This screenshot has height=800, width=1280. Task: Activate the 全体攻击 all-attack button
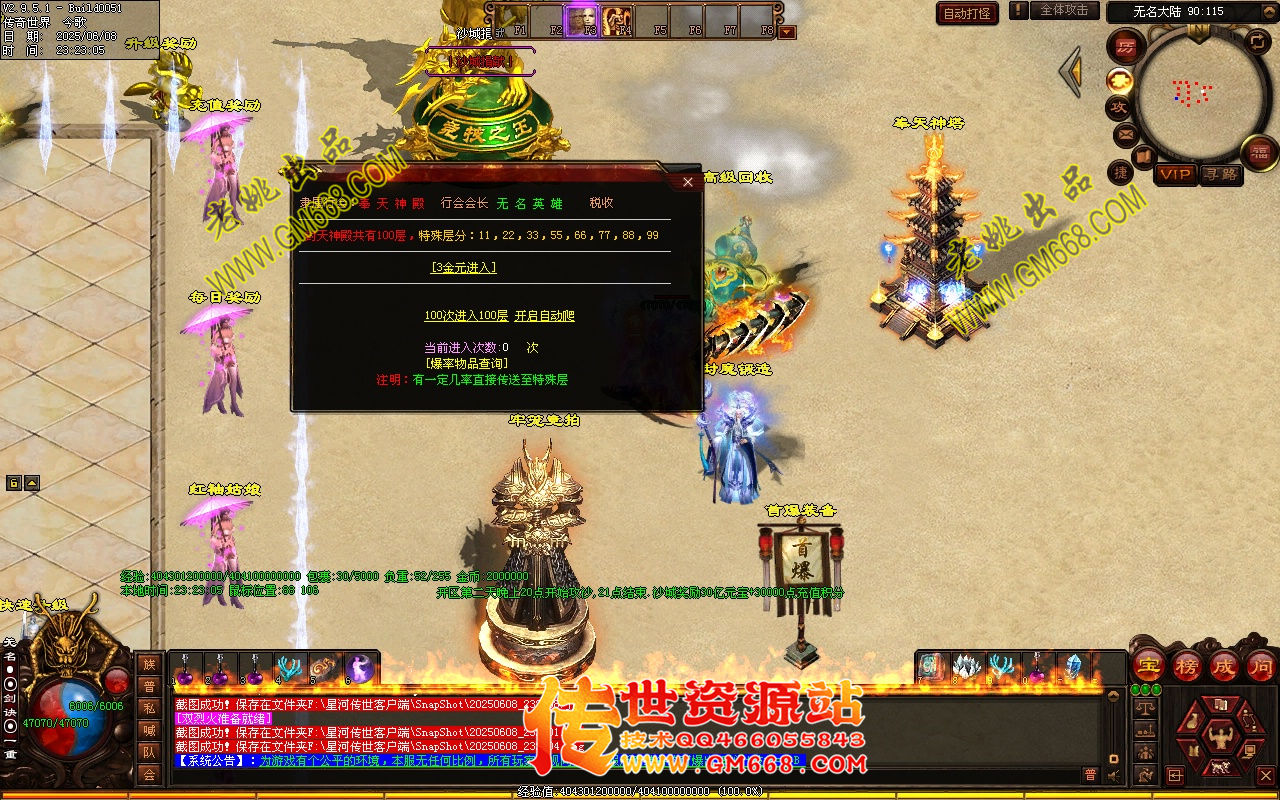pyautogui.click(x=1064, y=11)
